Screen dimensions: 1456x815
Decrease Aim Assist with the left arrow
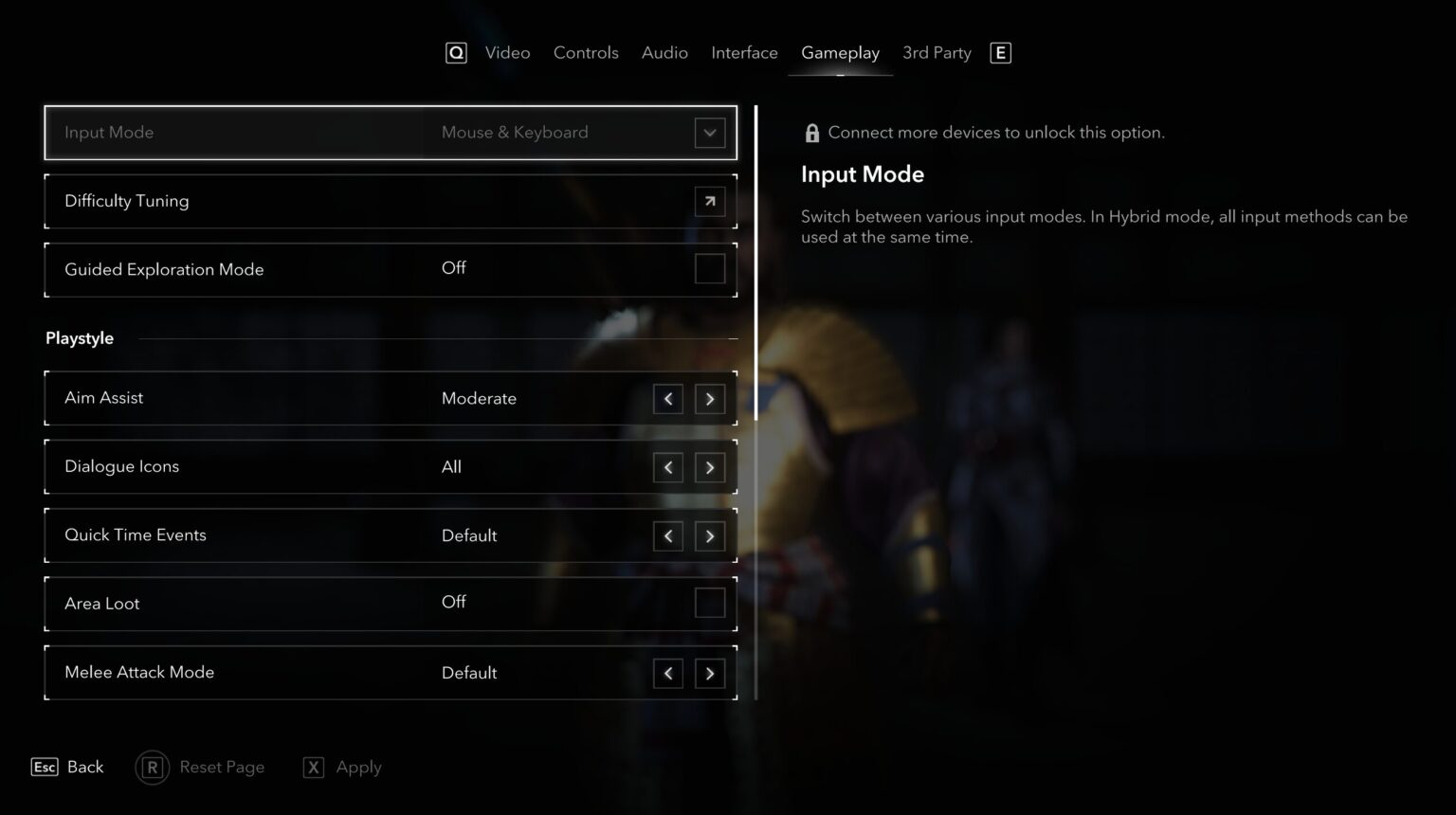[x=668, y=399]
